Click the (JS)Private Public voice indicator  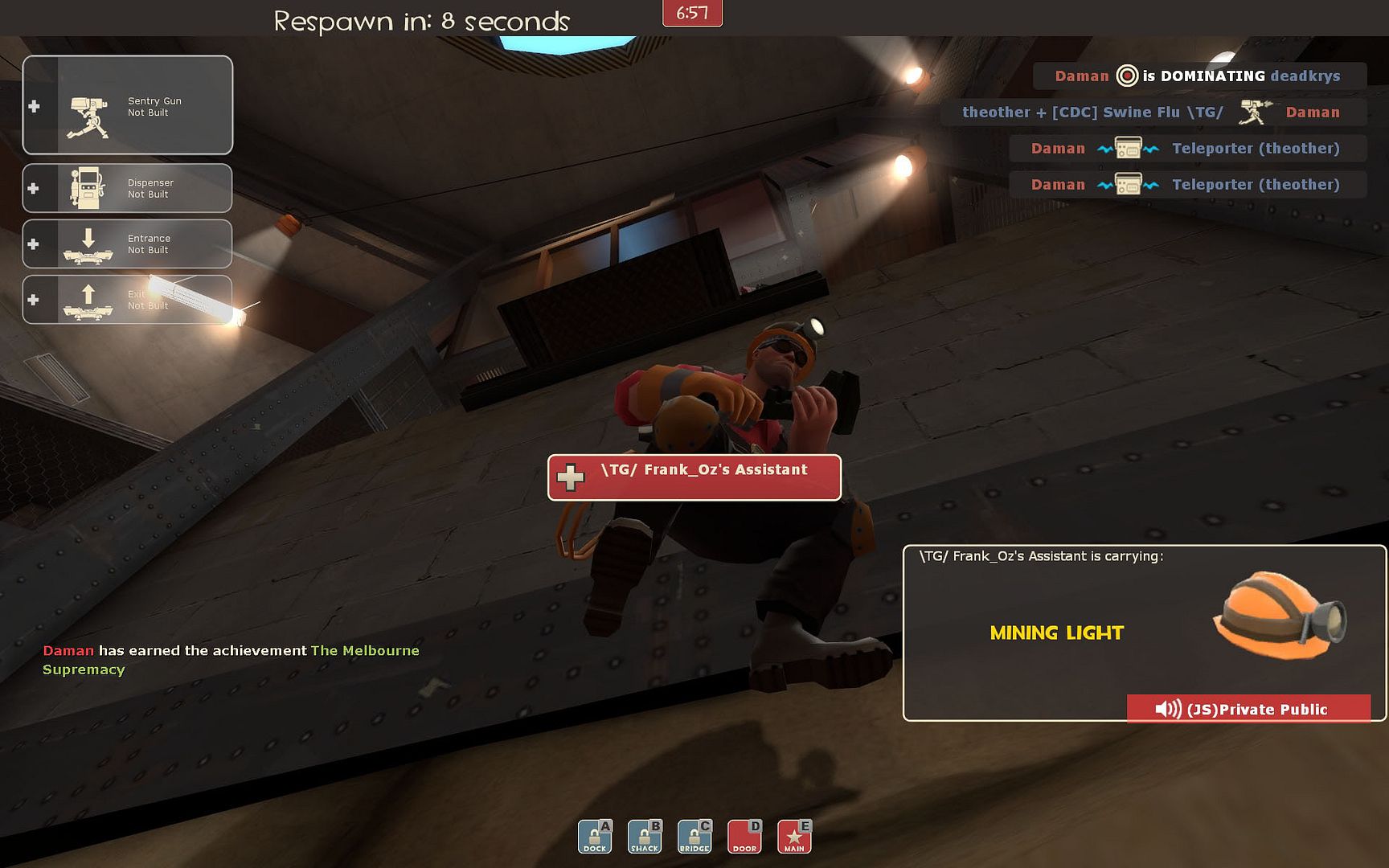pyautogui.click(x=1248, y=709)
